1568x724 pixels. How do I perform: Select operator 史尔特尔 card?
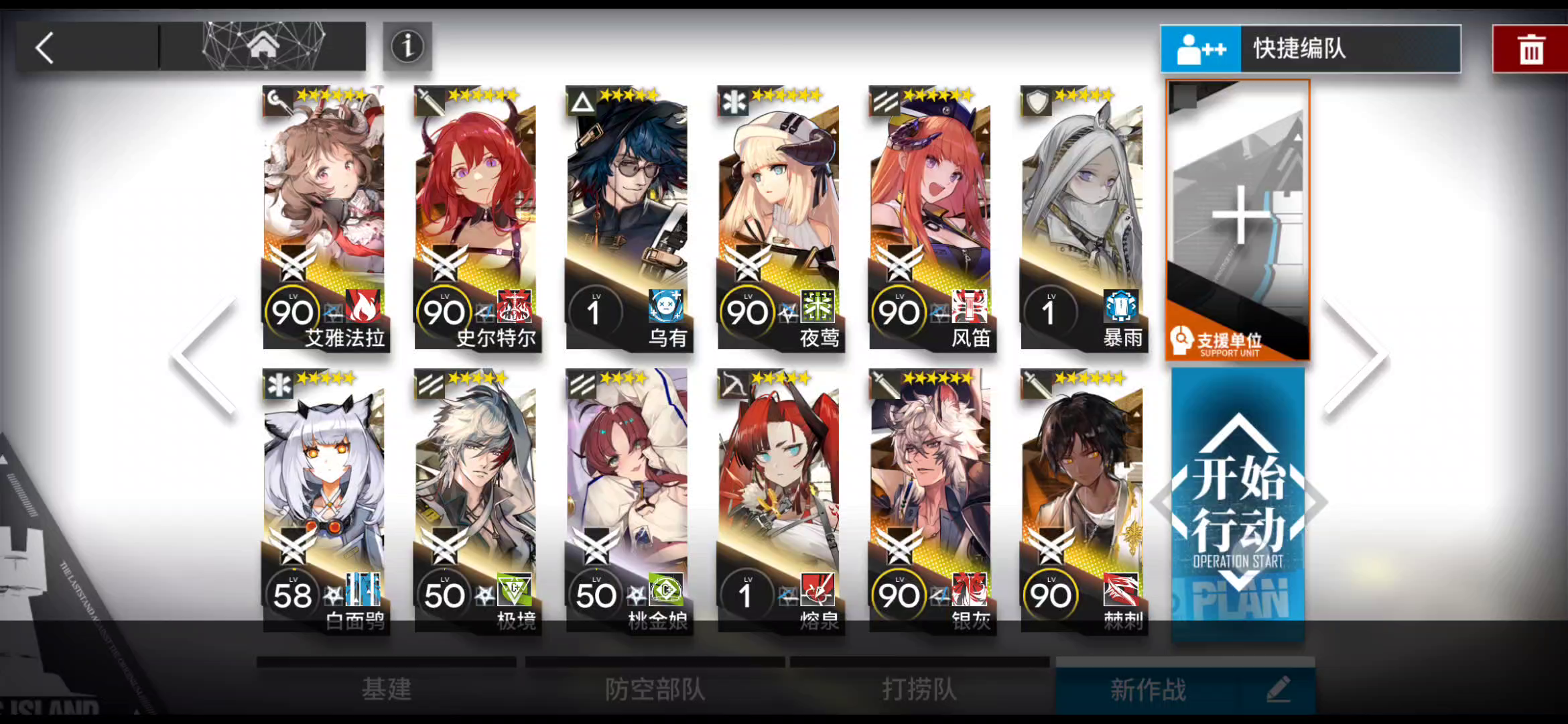(x=476, y=218)
